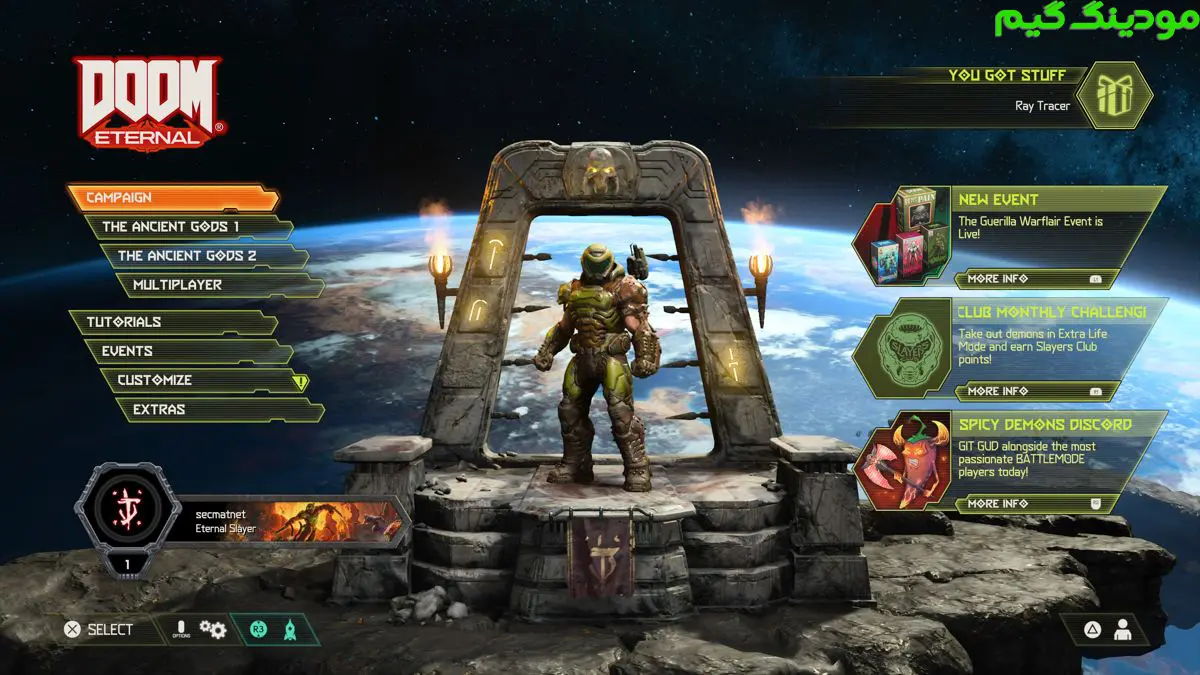
Task: Click the rocket icon in bottom bar
Action: click(x=290, y=629)
